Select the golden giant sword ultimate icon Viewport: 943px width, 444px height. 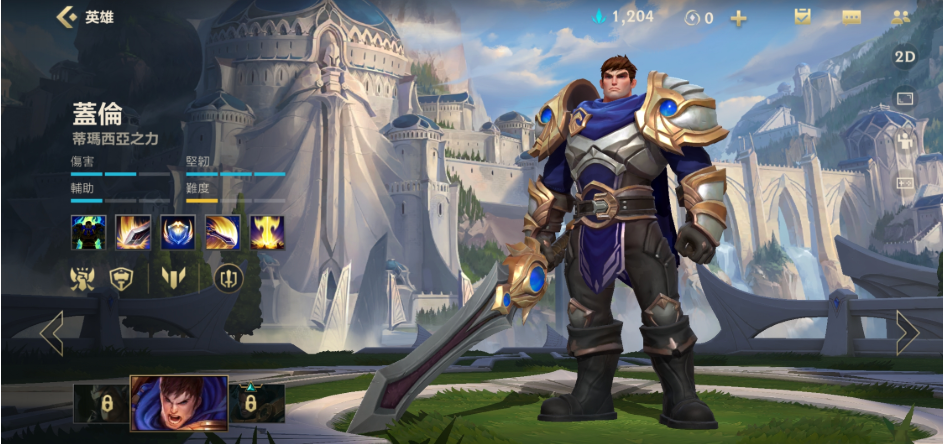267,231
